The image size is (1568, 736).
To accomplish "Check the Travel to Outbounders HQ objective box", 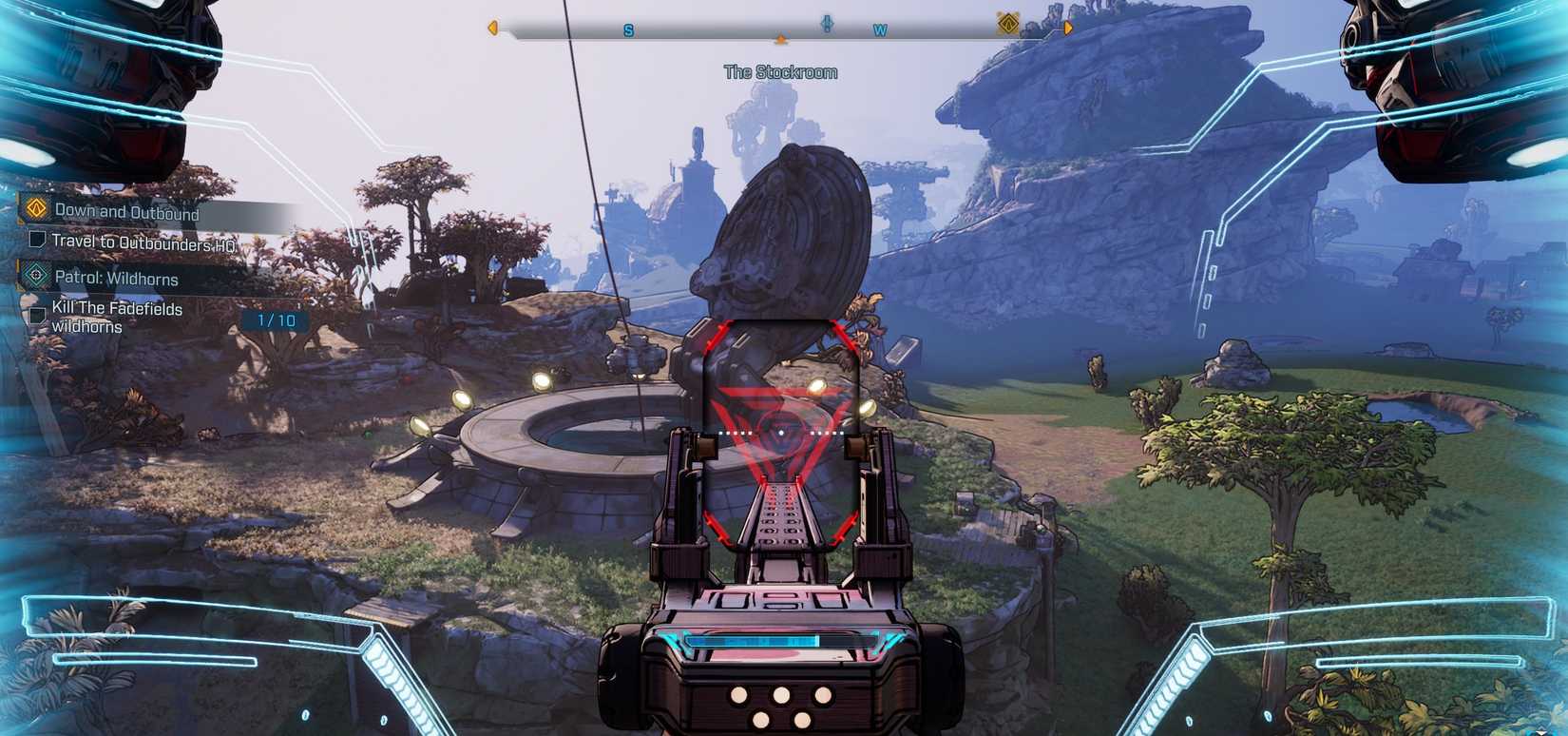I will pyautogui.click(x=36, y=239).
